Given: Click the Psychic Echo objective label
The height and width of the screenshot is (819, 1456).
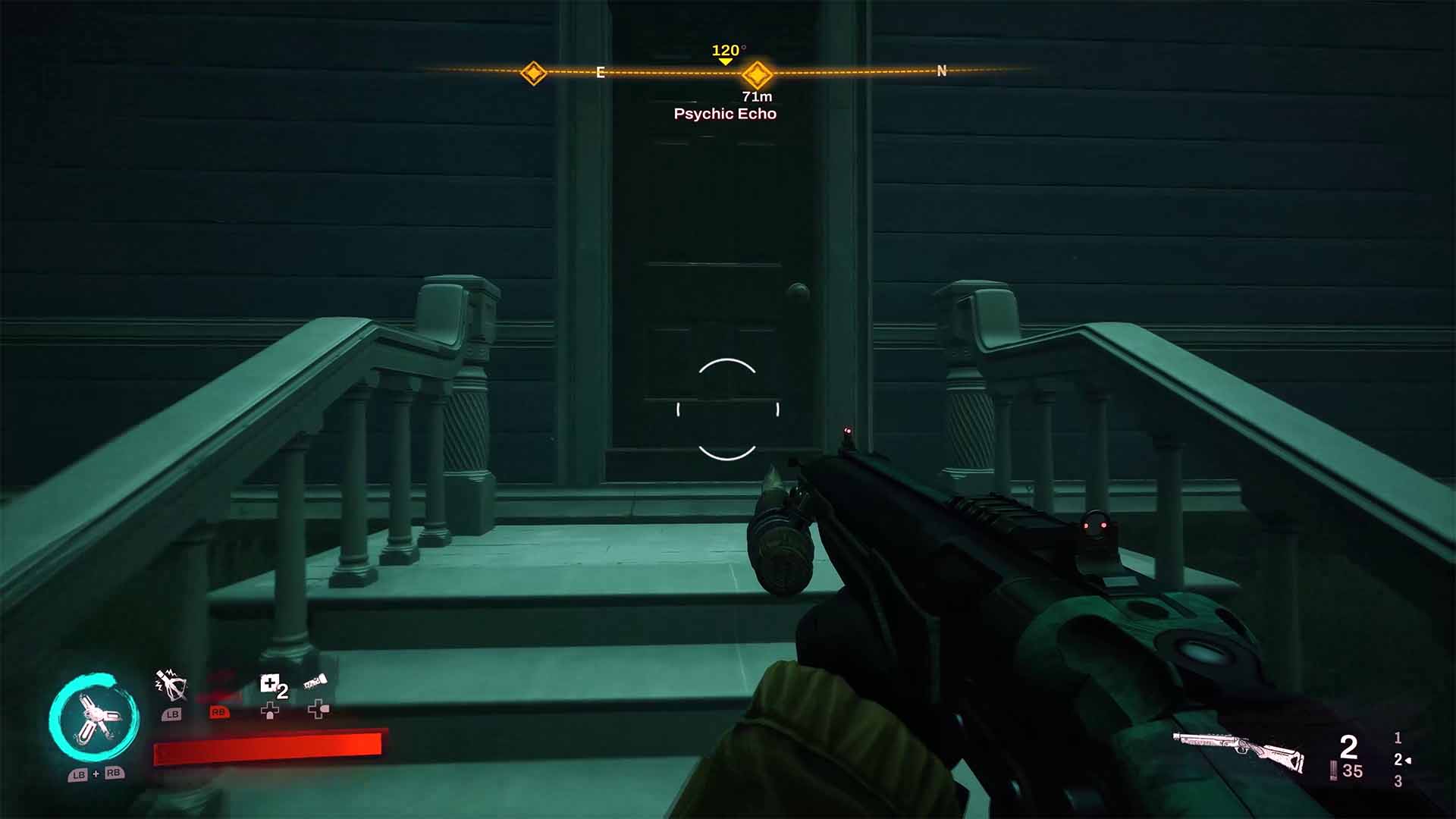Looking at the screenshot, I should (x=725, y=114).
